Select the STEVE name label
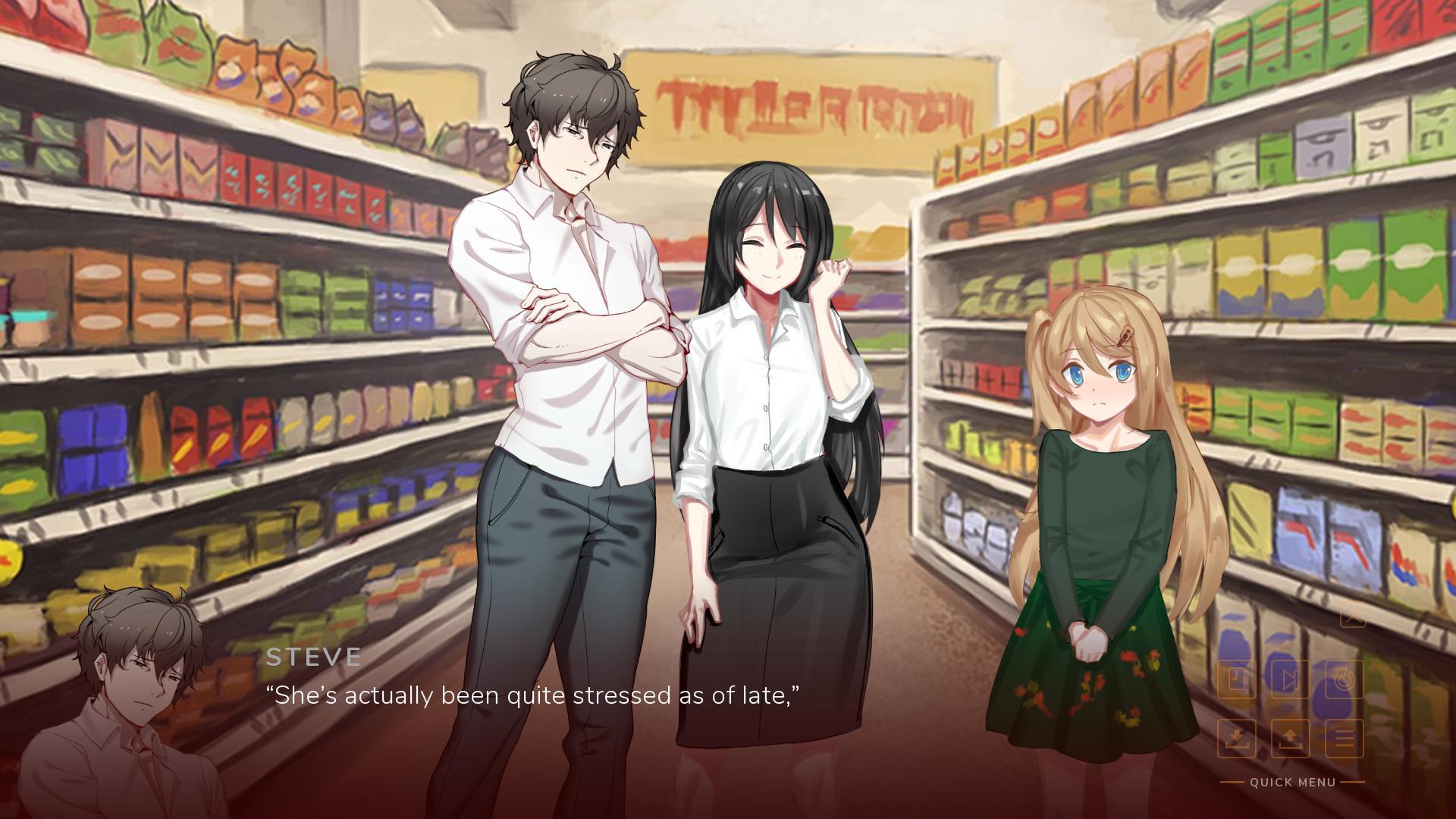Image resolution: width=1456 pixels, height=819 pixels. (313, 657)
